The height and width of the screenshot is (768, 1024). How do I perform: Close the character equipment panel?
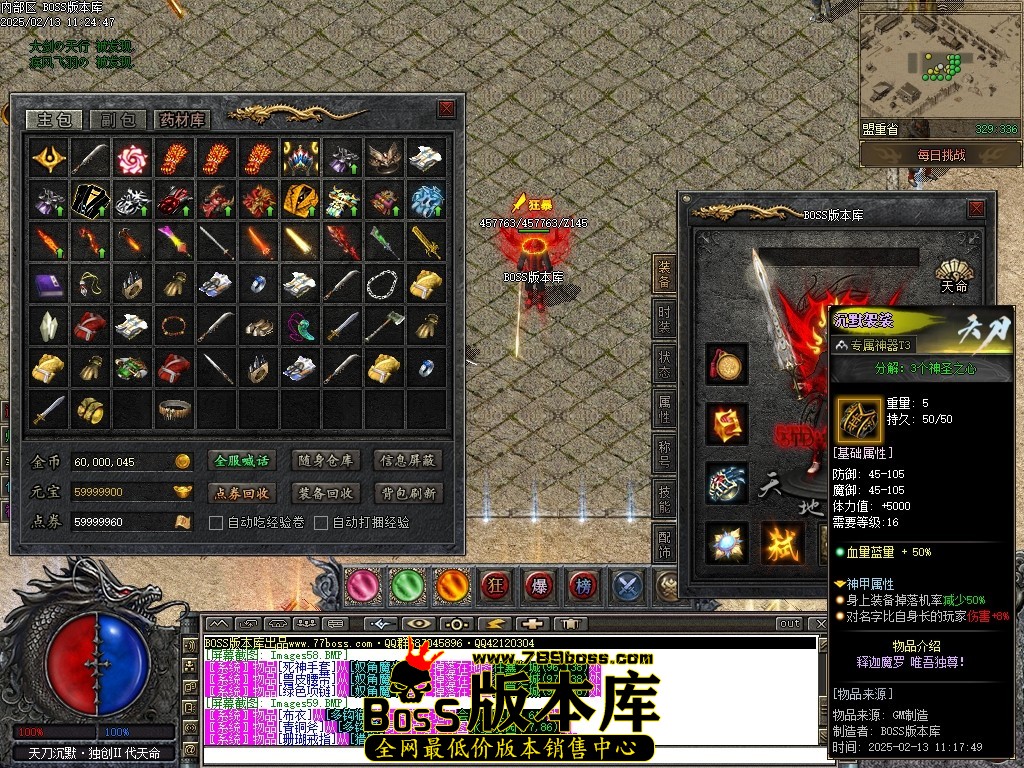click(975, 209)
